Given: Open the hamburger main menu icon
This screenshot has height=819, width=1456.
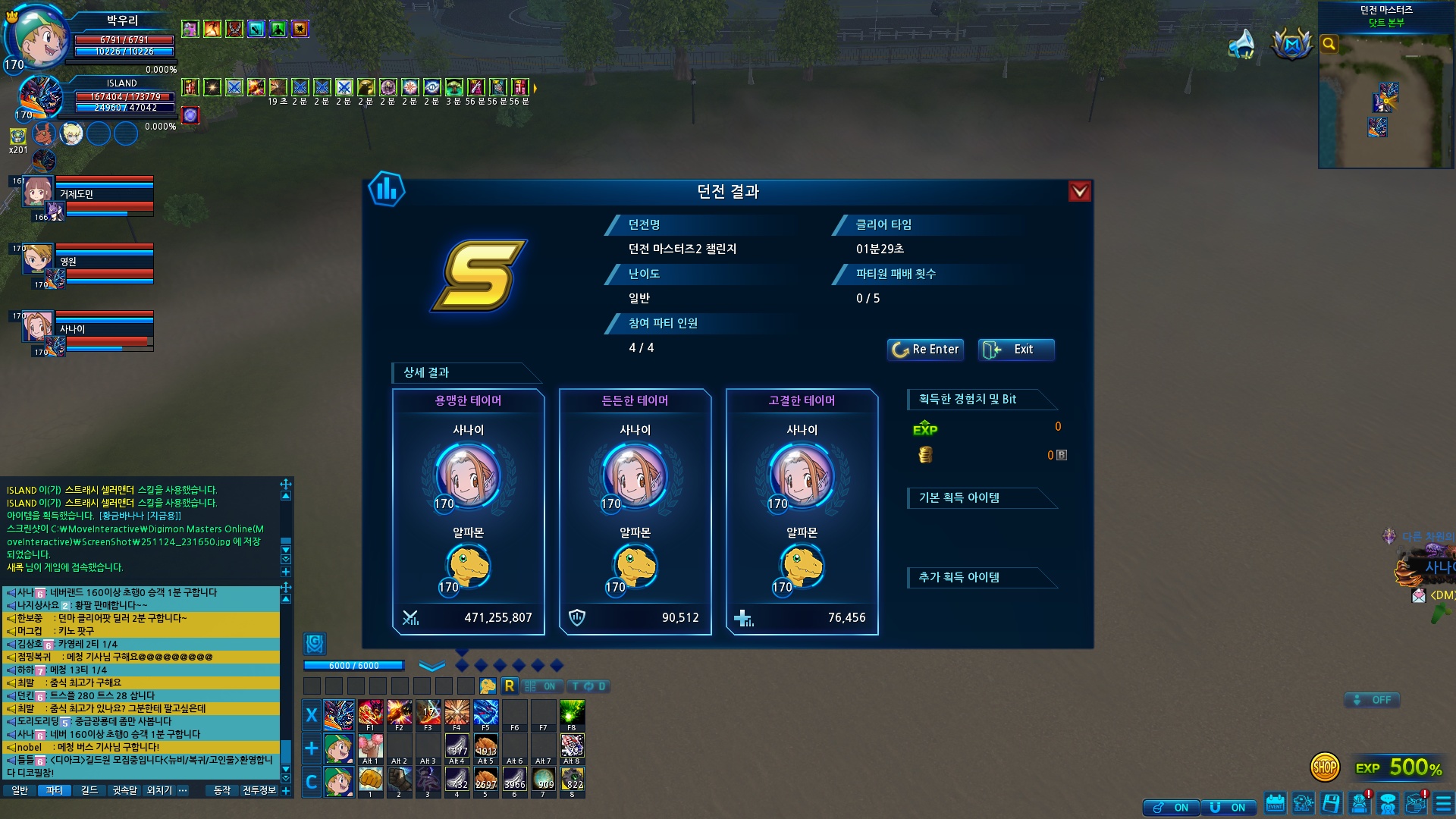Looking at the screenshot, I should coord(1443,803).
